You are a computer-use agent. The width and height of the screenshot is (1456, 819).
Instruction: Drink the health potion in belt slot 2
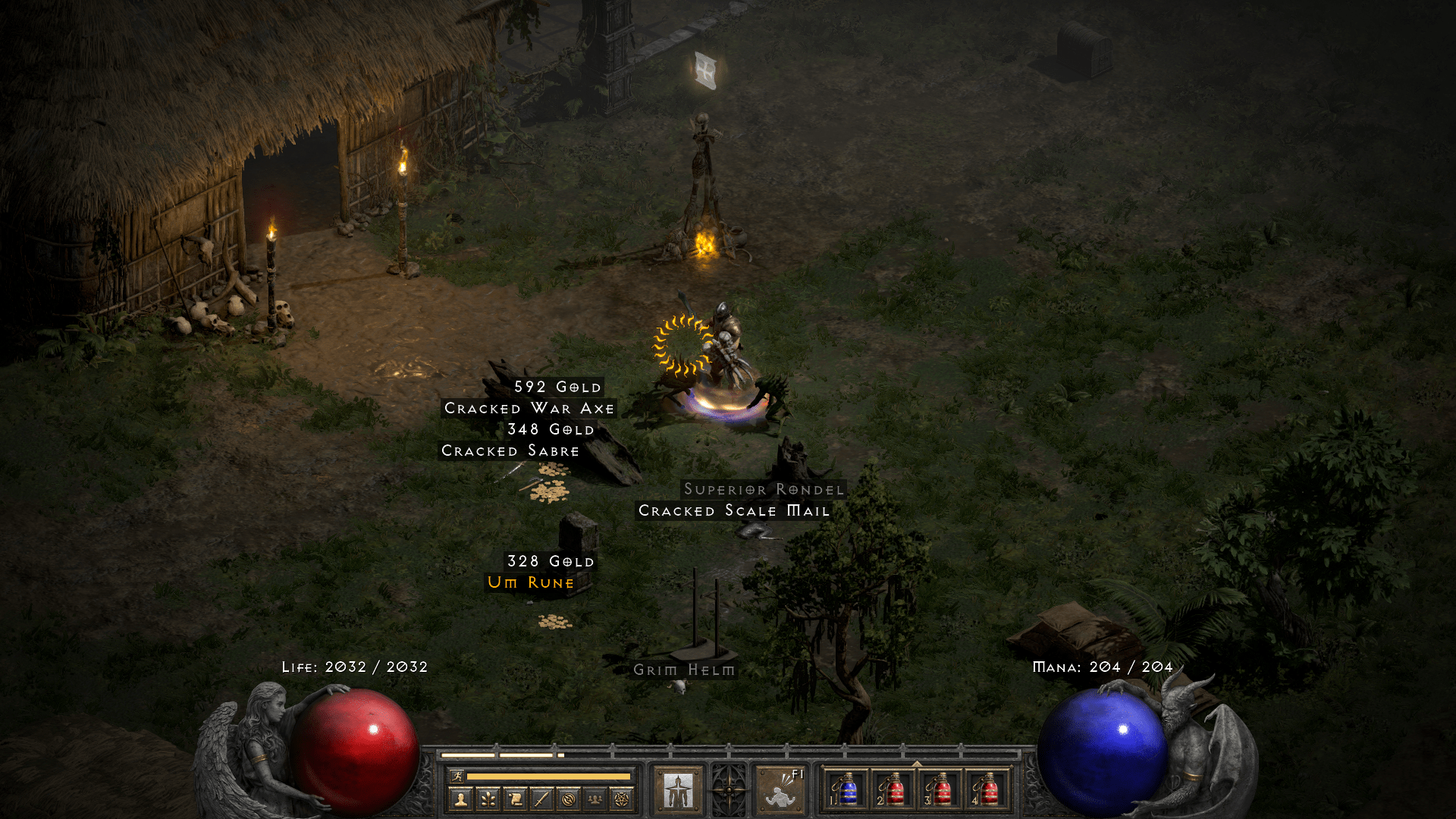pyautogui.click(x=894, y=789)
